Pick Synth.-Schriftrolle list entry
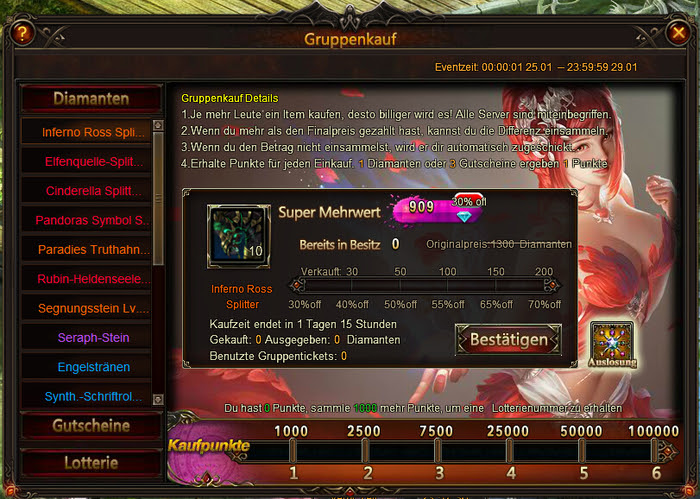Screen dimensions: 700x499 (86, 397)
